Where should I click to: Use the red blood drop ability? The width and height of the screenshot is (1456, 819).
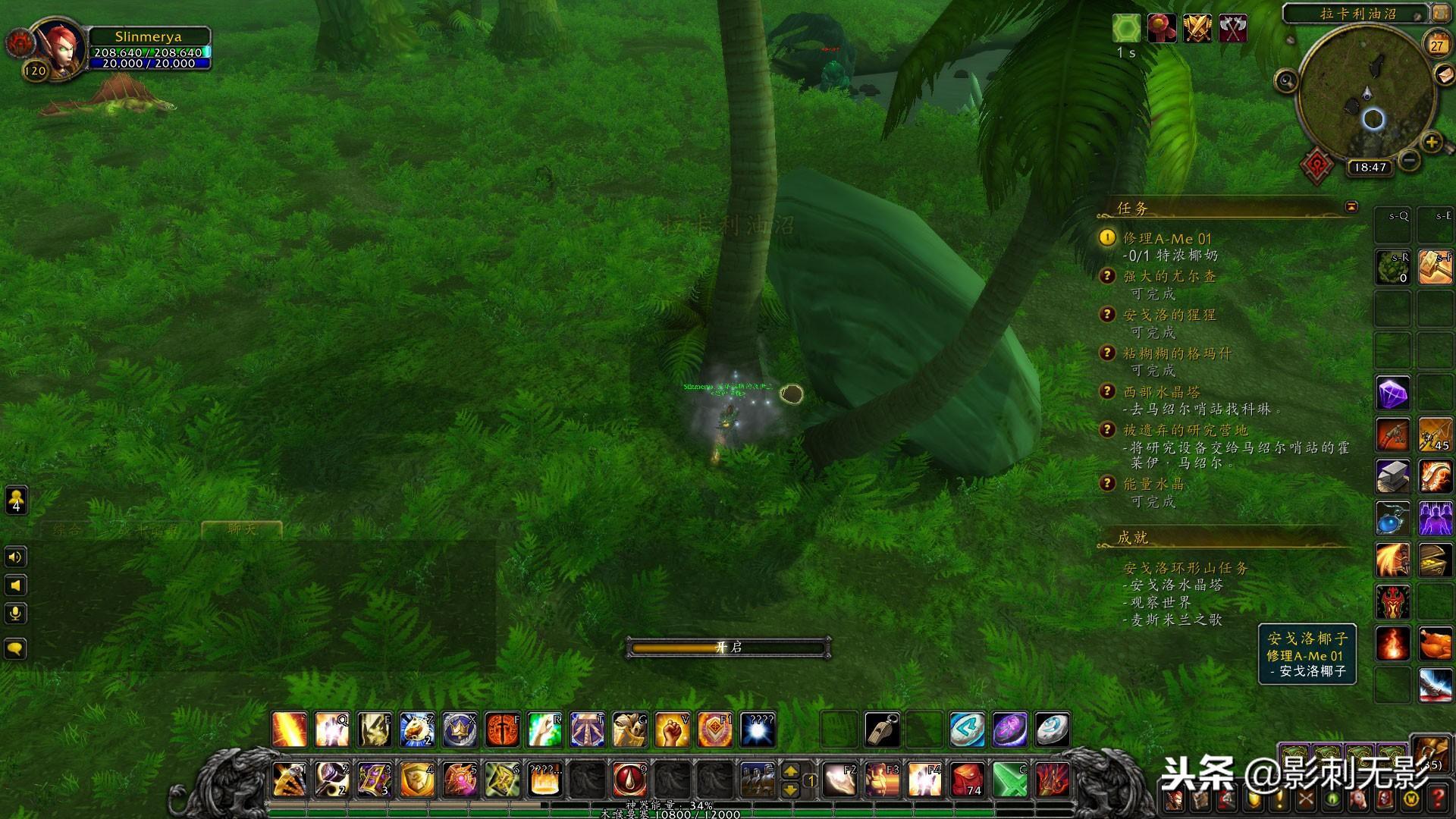629,779
